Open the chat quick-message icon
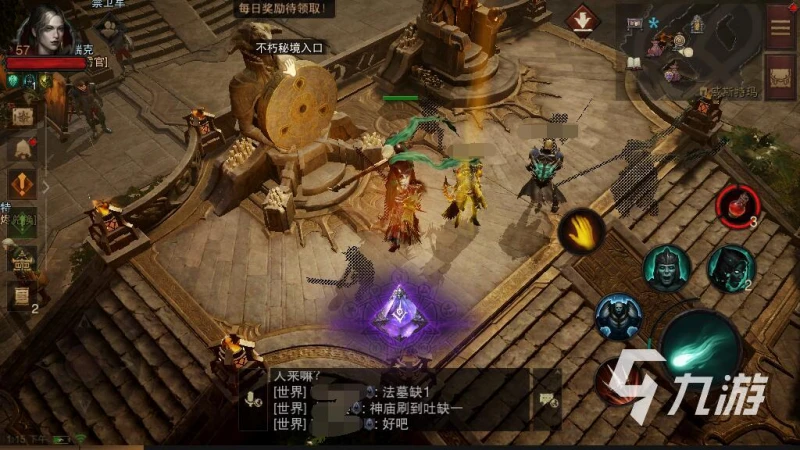 546,398
